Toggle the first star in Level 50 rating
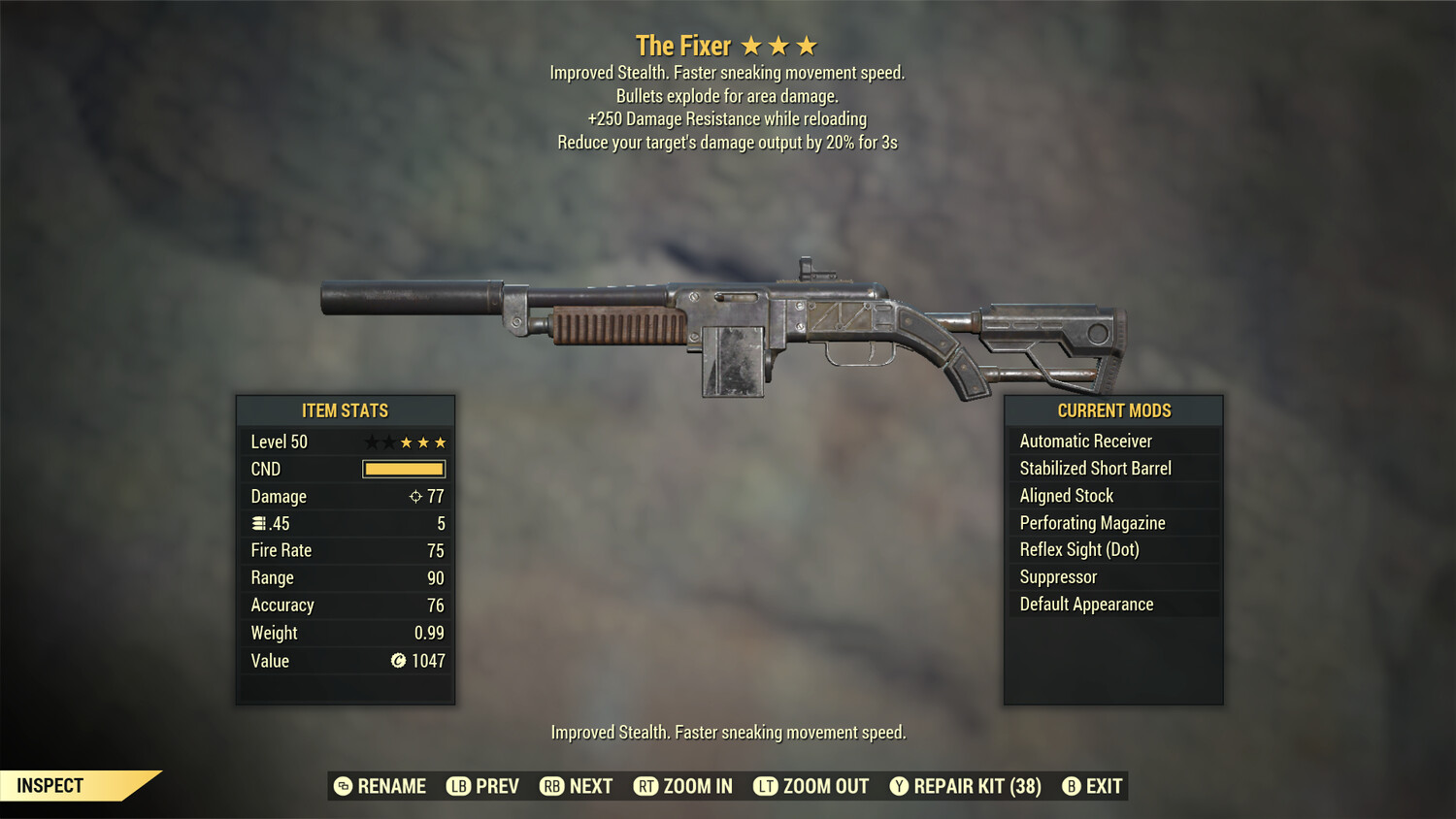Viewport: 1456px width, 819px height. (369, 442)
